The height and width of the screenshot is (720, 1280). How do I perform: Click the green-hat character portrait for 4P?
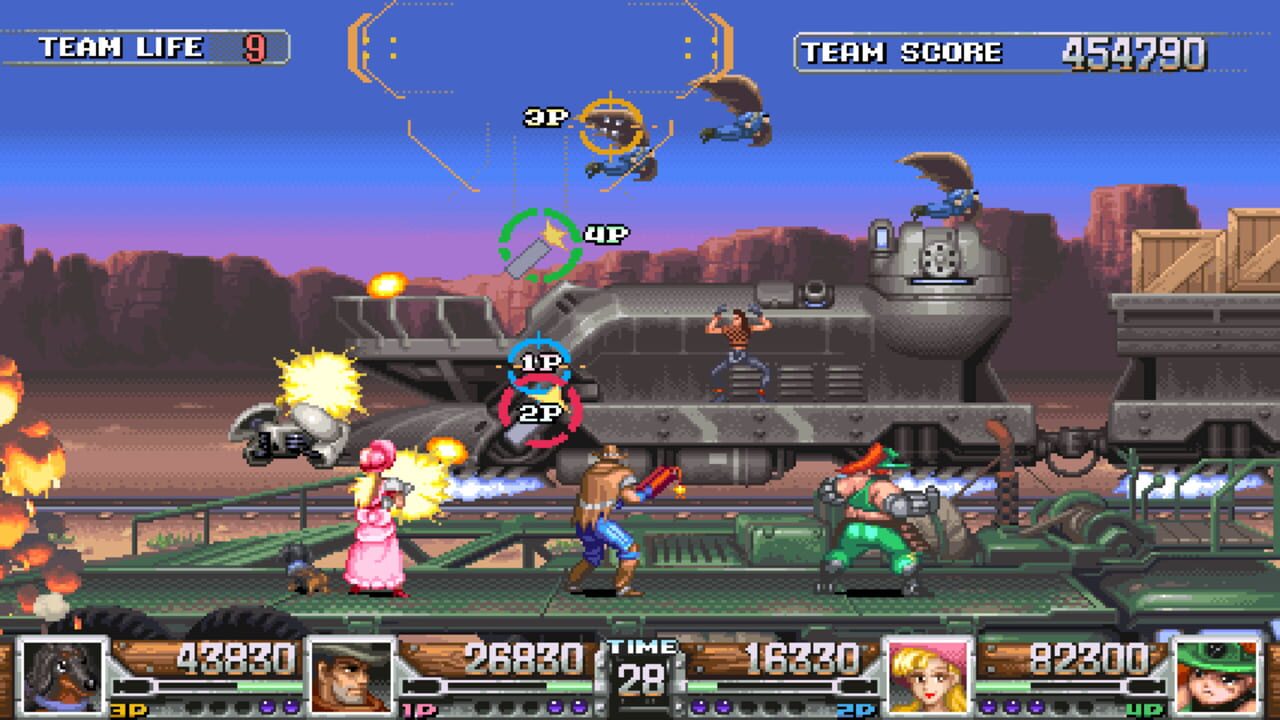1217,675
